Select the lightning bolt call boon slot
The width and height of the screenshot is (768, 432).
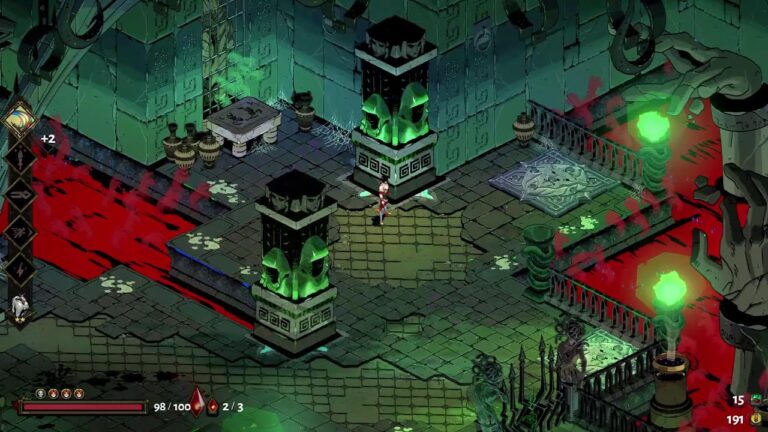point(20,267)
